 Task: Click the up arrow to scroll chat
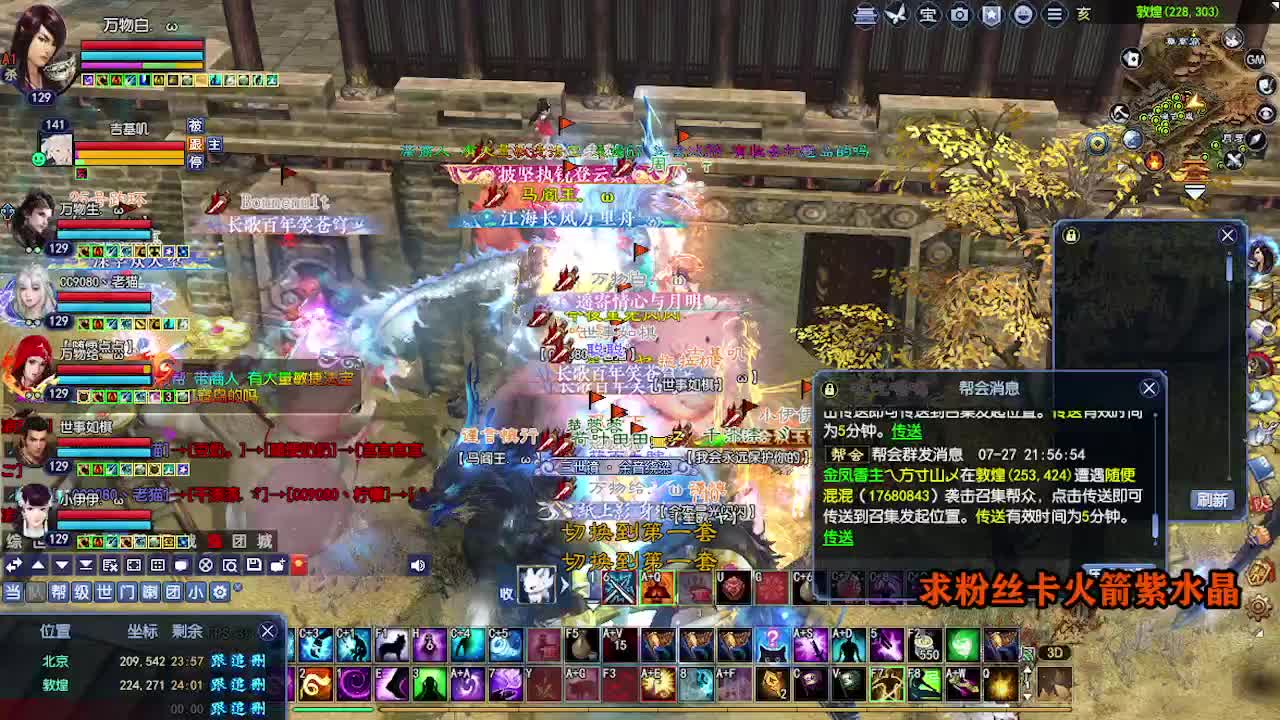tap(37, 565)
